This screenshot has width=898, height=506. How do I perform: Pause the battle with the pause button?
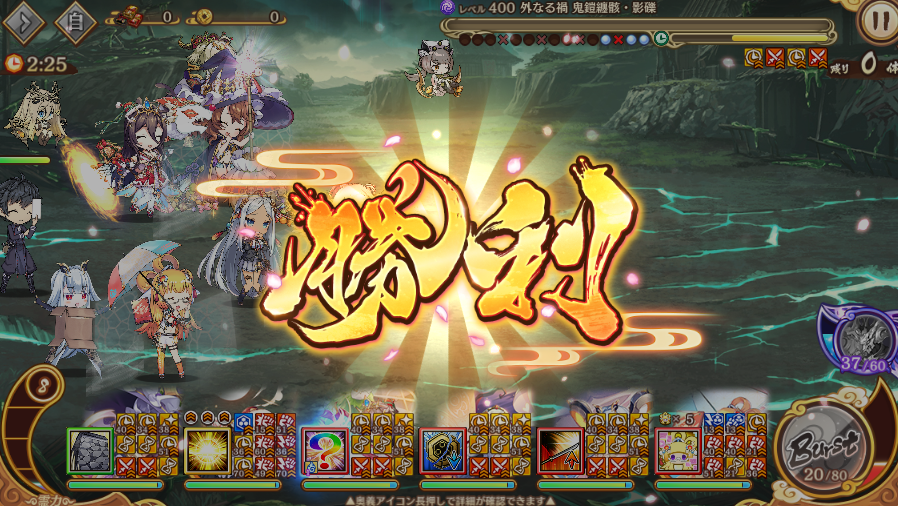[x=876, y=19]
